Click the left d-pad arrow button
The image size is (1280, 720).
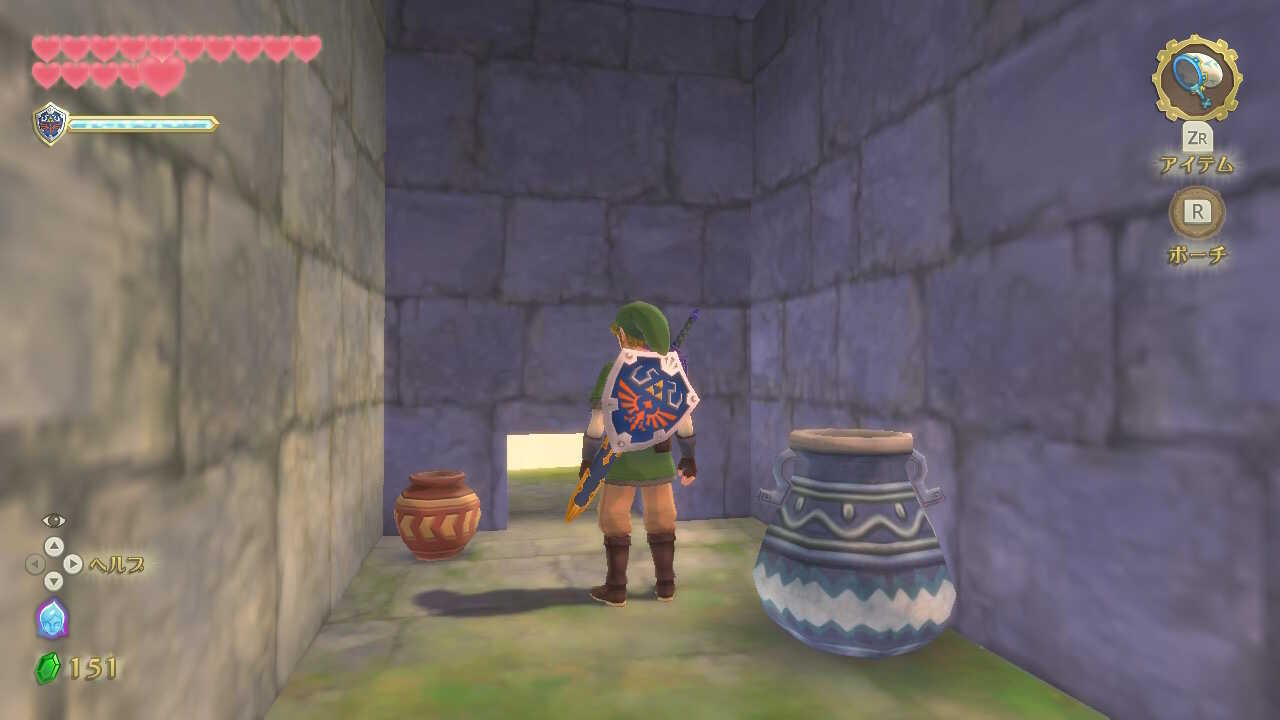pos(34,563)
